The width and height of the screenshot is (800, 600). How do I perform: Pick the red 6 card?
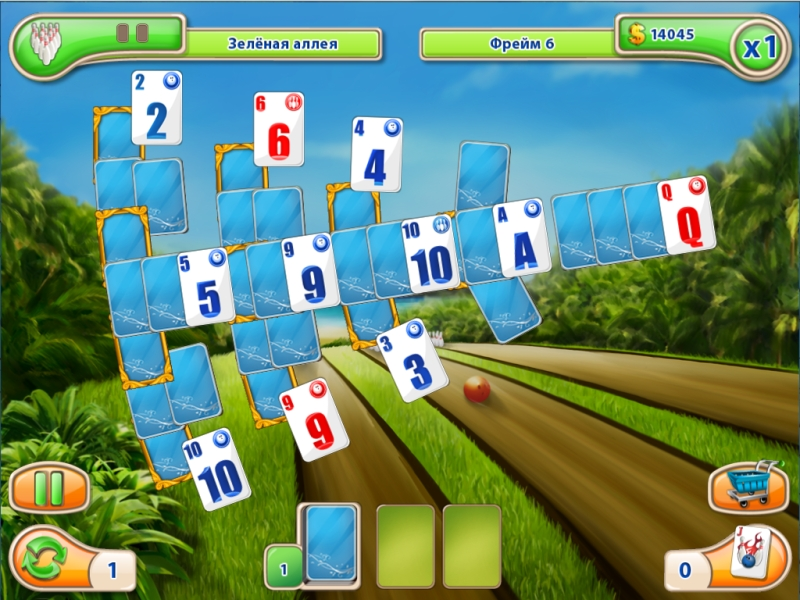tap(279, 130)
